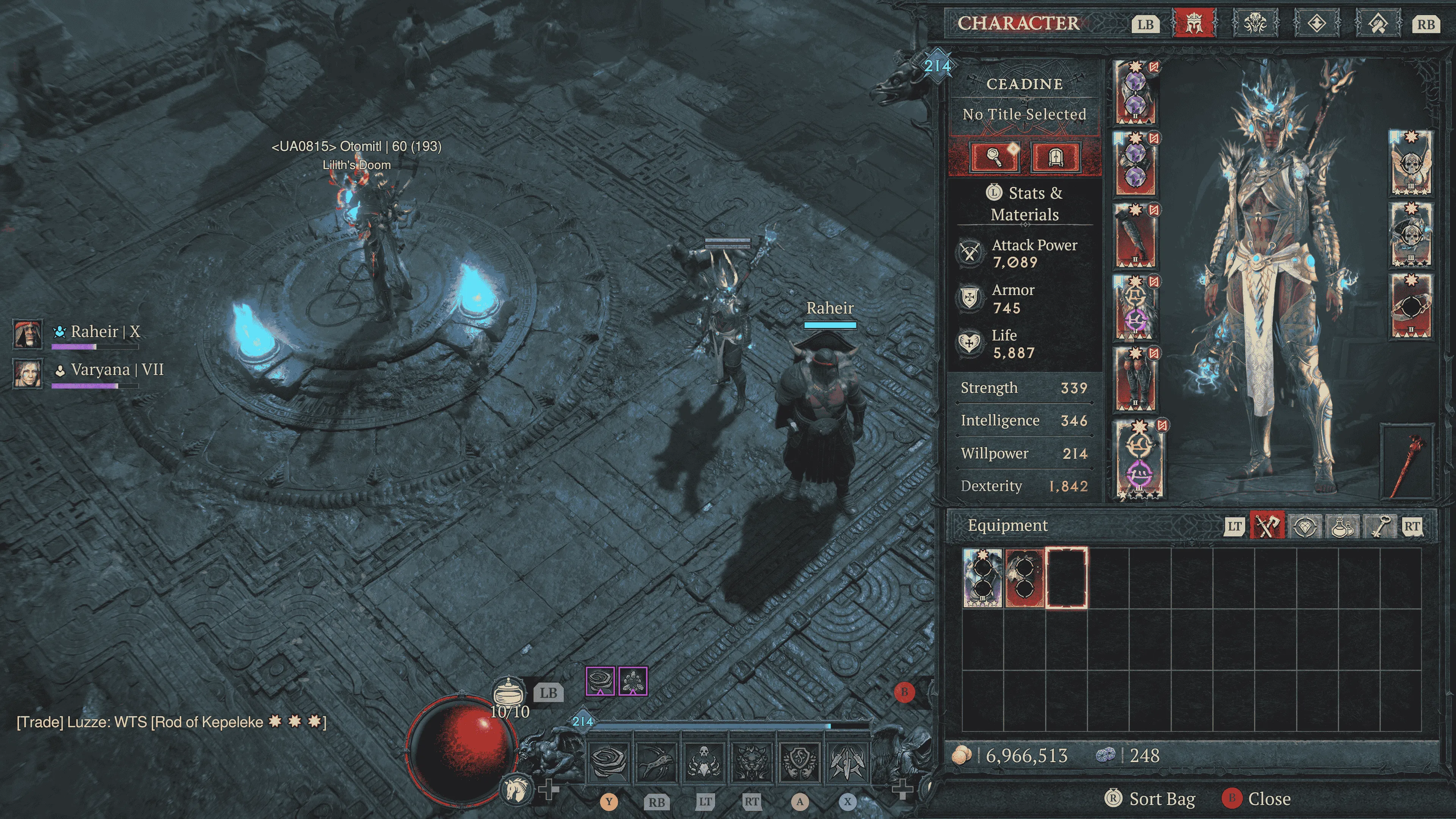This screenshot has height=819, width=1456.
Task: Switch the bag to the key items tab
Action: click(1379, 526)
